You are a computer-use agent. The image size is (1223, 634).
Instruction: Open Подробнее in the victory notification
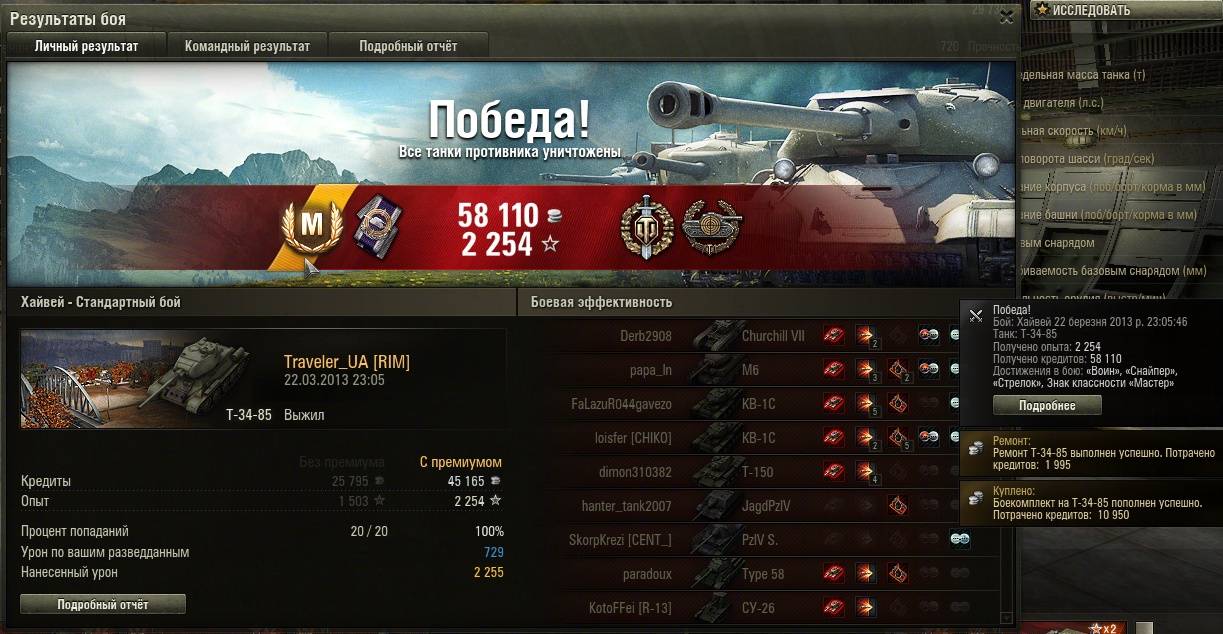pyautogui.click(x=1047, y=405)
